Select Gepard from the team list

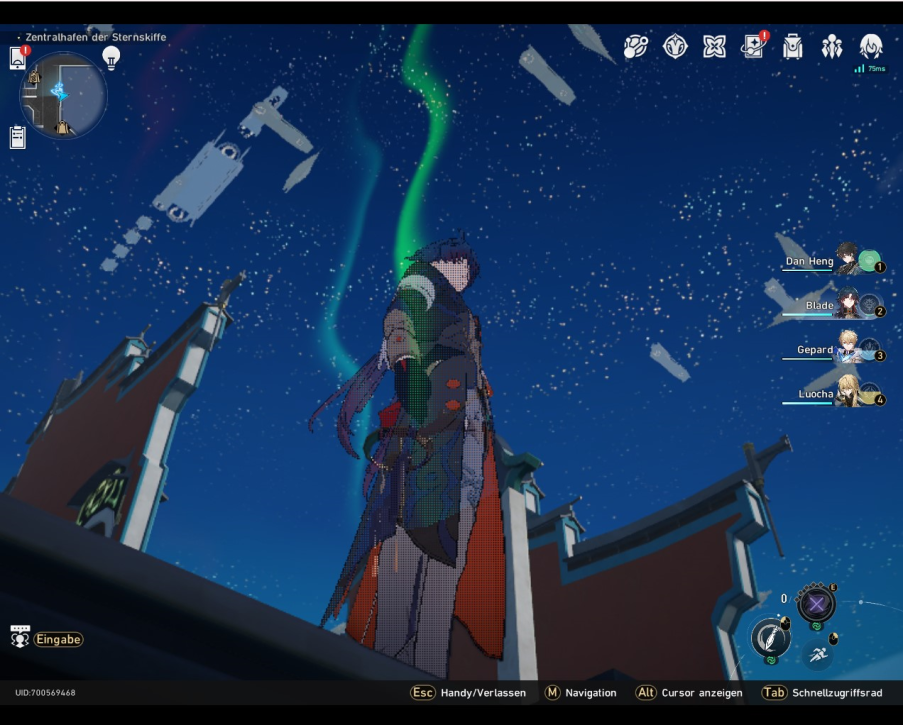click(x=846, y=350)
